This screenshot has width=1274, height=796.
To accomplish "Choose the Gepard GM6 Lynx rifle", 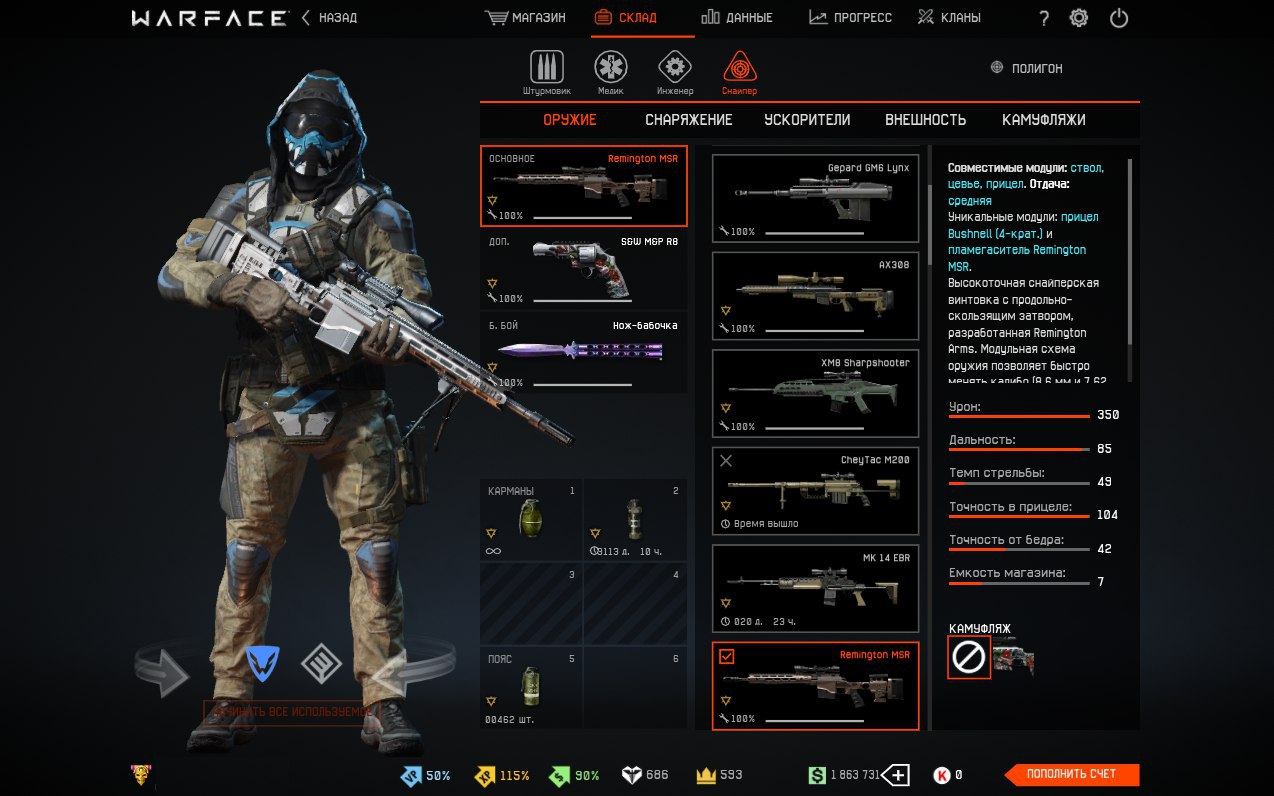I will coord(815,198).
